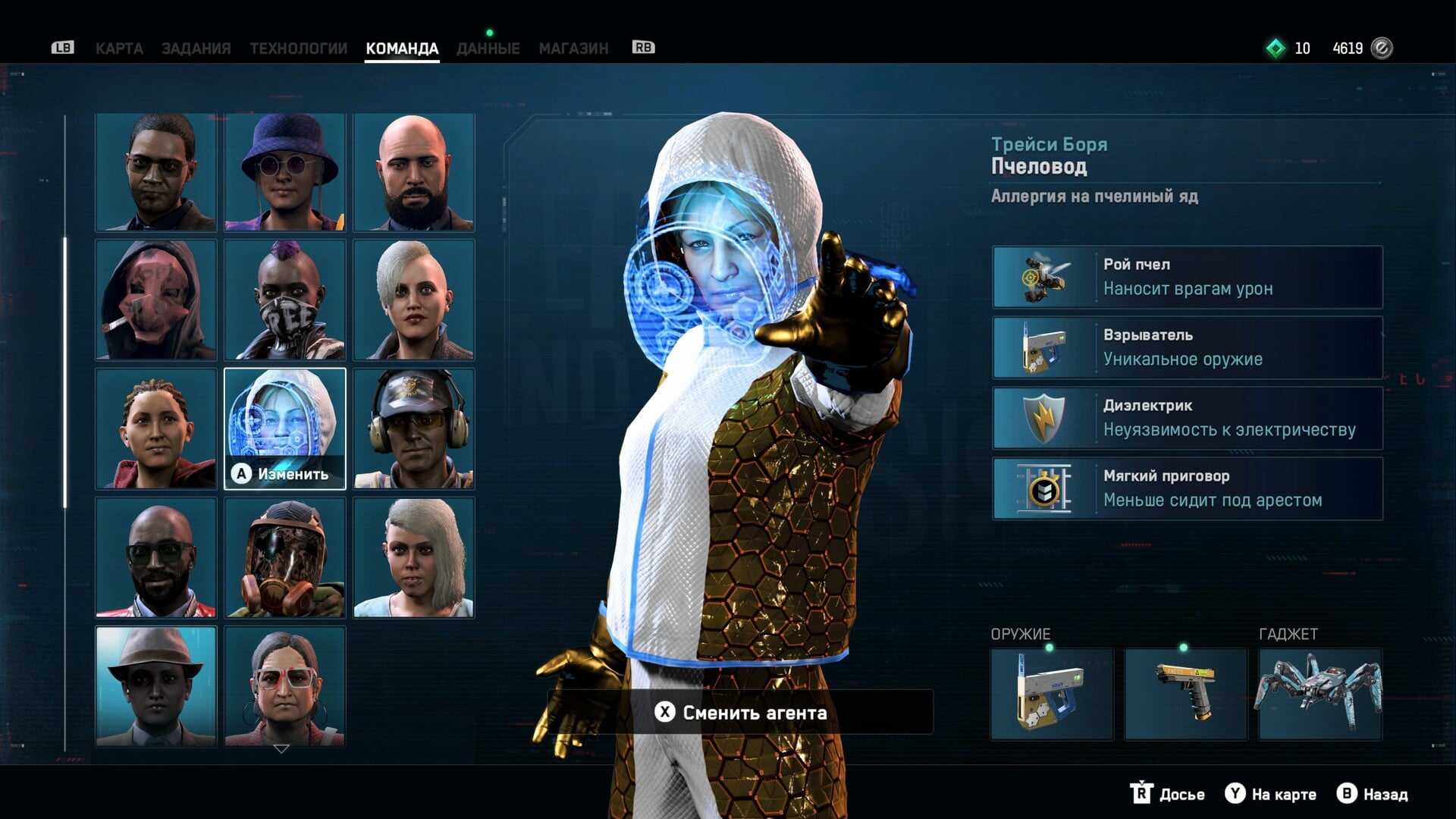This screenshot has height=819, width=1456.
Task: Pick the agent in the fedora hat
Action: pos(156,686)
